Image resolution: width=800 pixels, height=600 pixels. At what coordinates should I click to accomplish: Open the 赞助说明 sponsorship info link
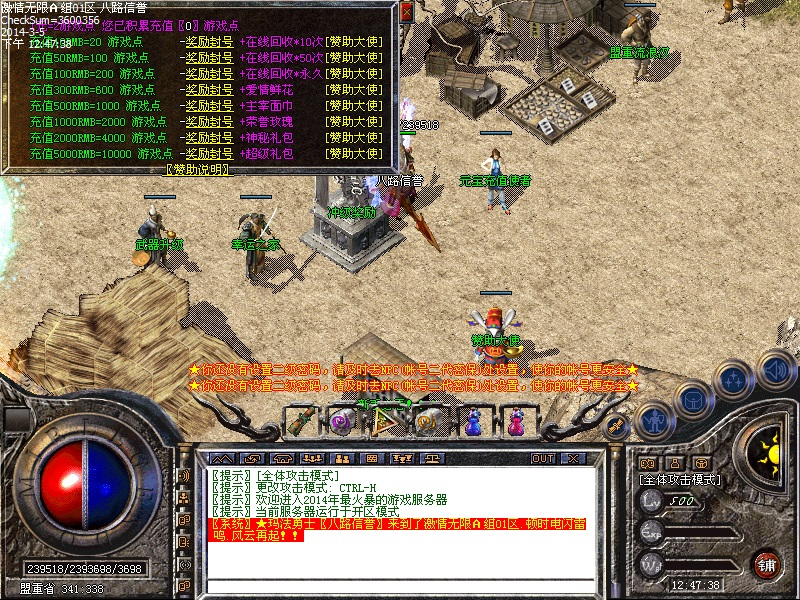196,170
